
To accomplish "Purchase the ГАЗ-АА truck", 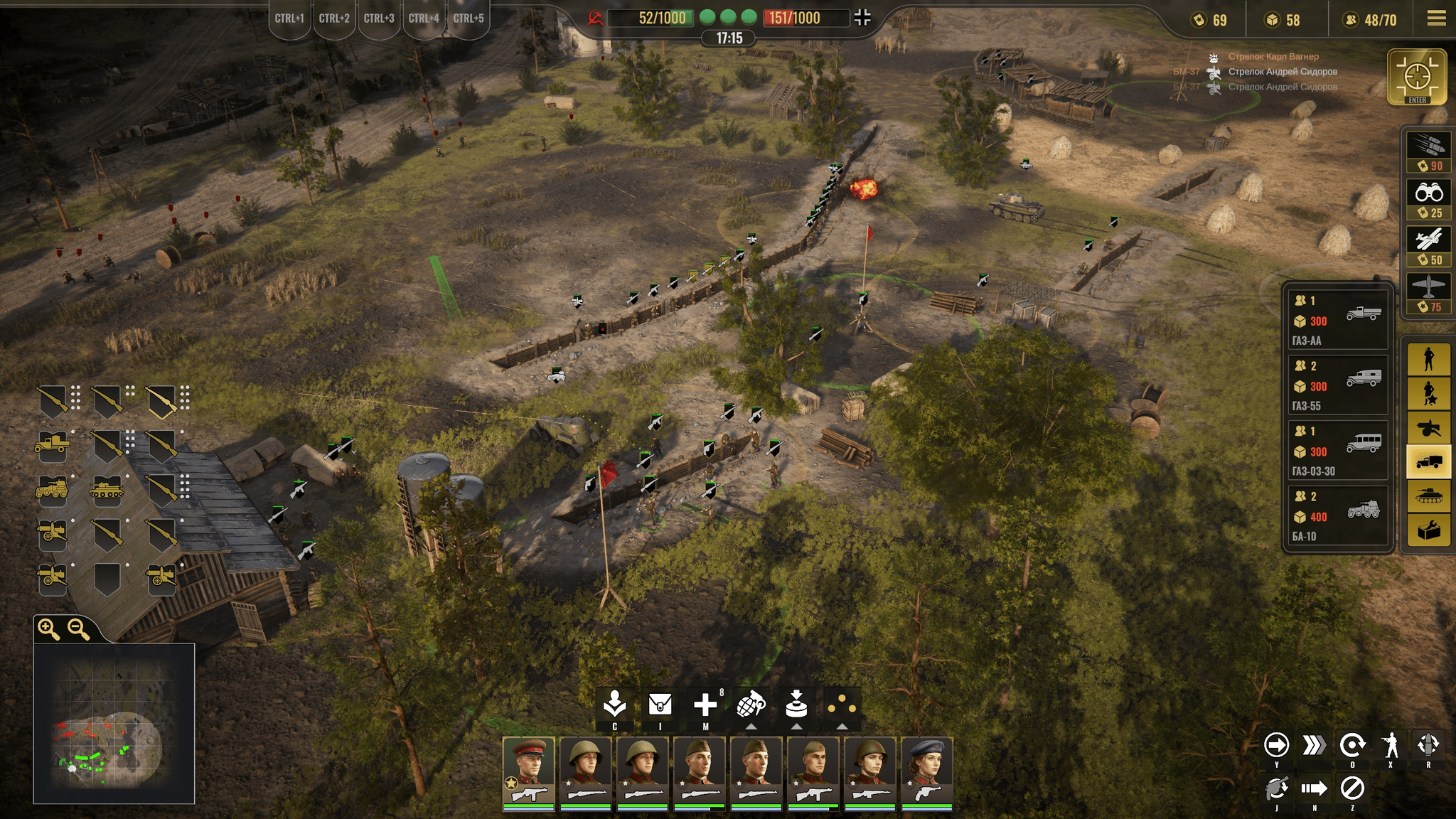I will coord(1337,320).
